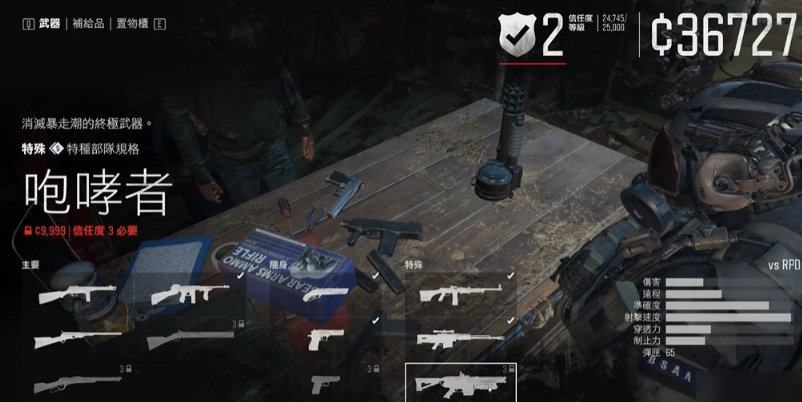Switch to the 補給品 supplies tab

86,23
